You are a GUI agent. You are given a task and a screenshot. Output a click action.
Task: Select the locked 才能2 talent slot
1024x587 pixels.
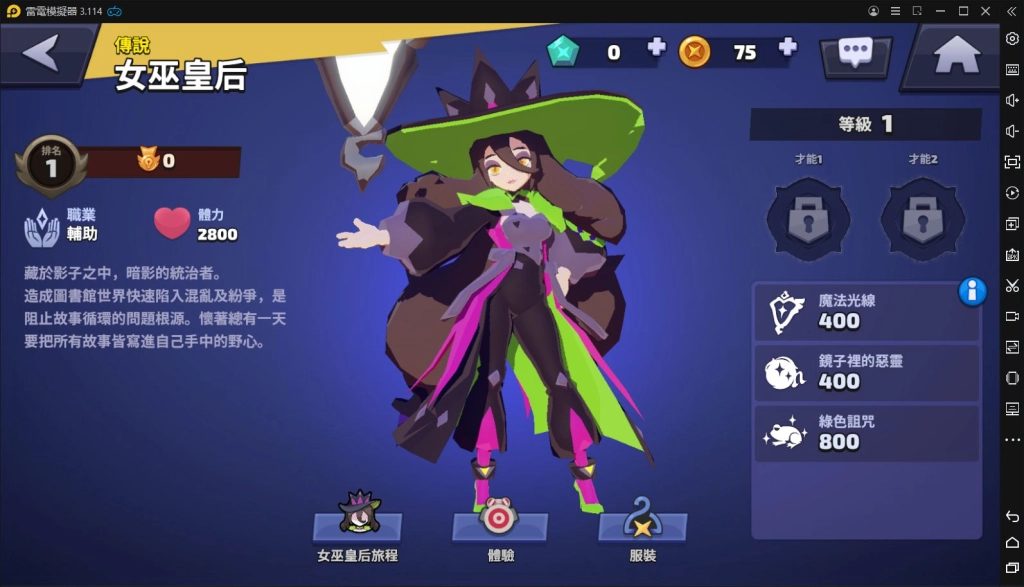922,218
